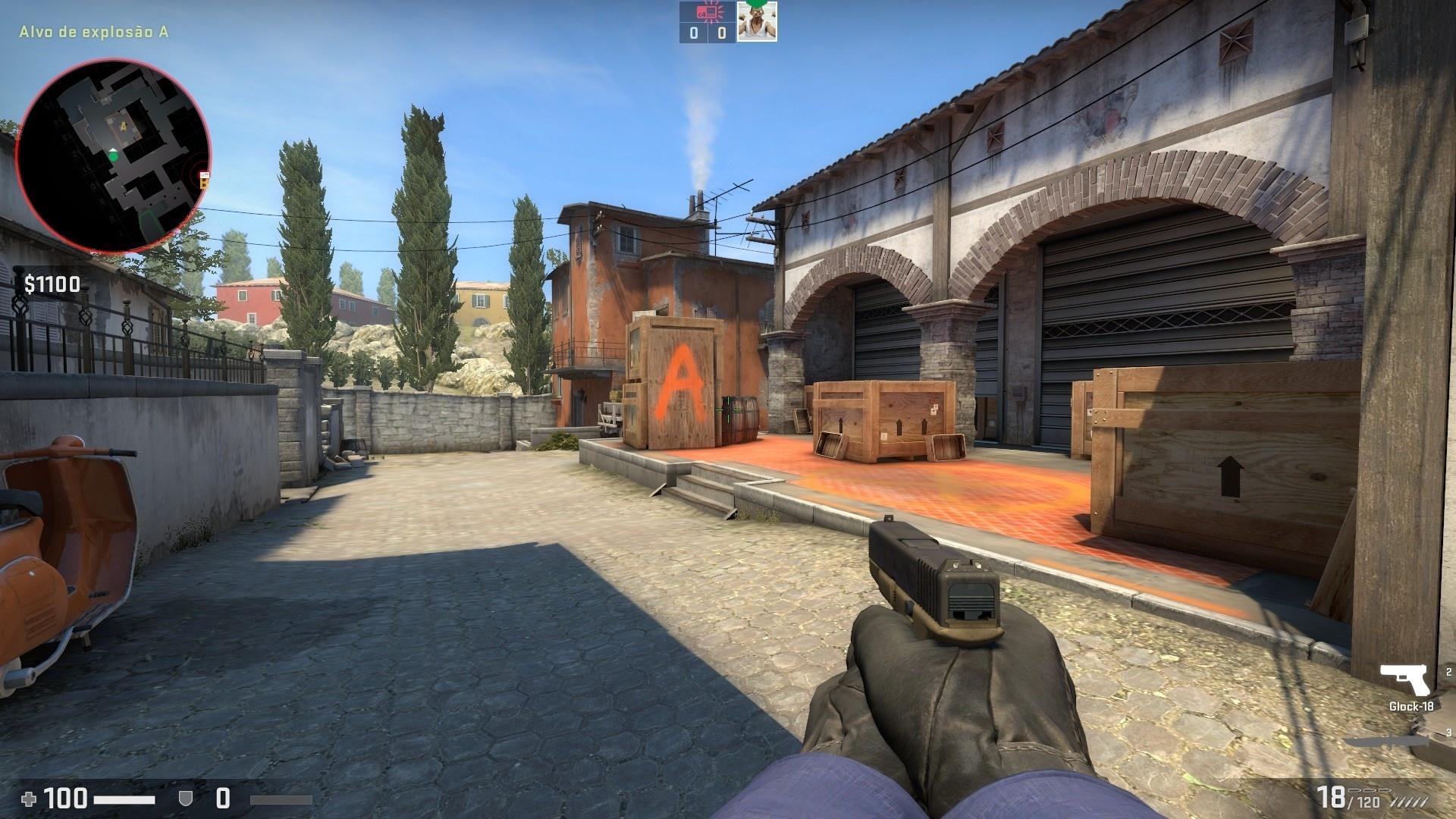Click the left team score '0'
The height and width of the screenshot is (819, 1456).
694,33
